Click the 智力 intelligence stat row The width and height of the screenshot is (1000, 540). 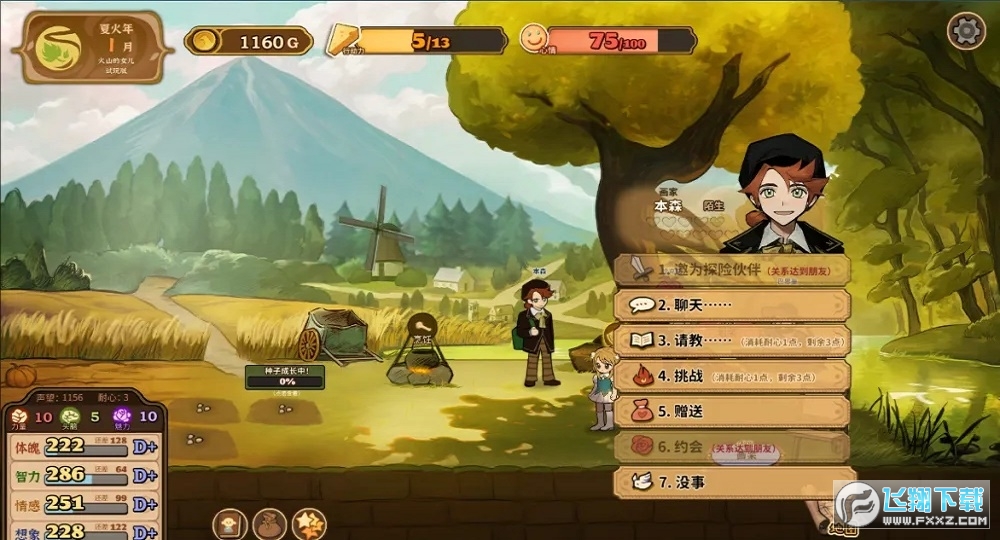(83, 475)
